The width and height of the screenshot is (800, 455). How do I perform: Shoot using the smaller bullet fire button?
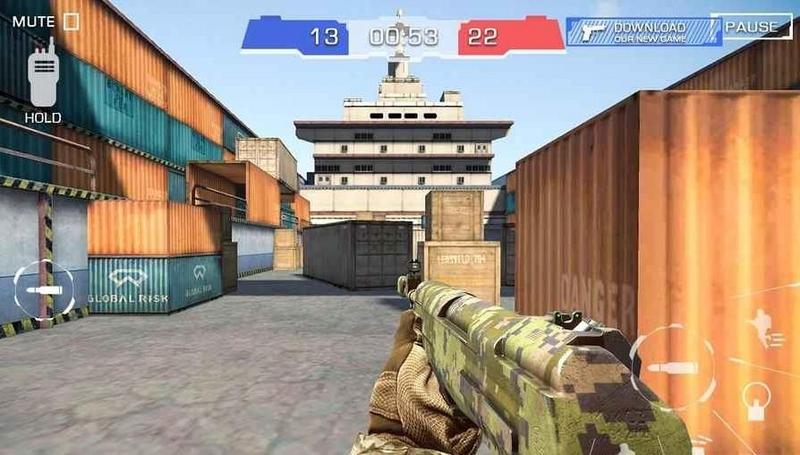[x=44, y=289]
